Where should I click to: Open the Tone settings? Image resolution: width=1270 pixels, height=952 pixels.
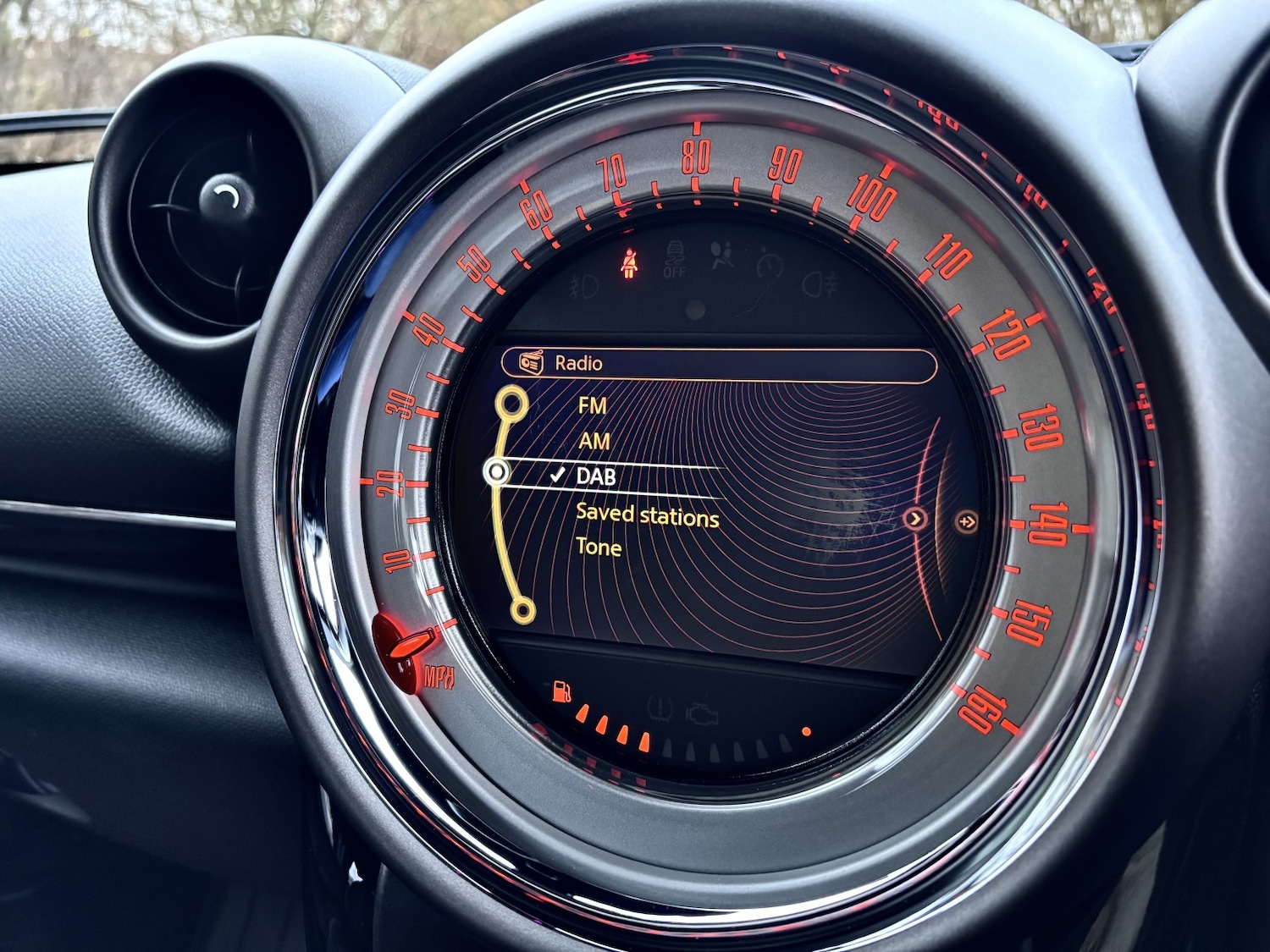point(601,548)
